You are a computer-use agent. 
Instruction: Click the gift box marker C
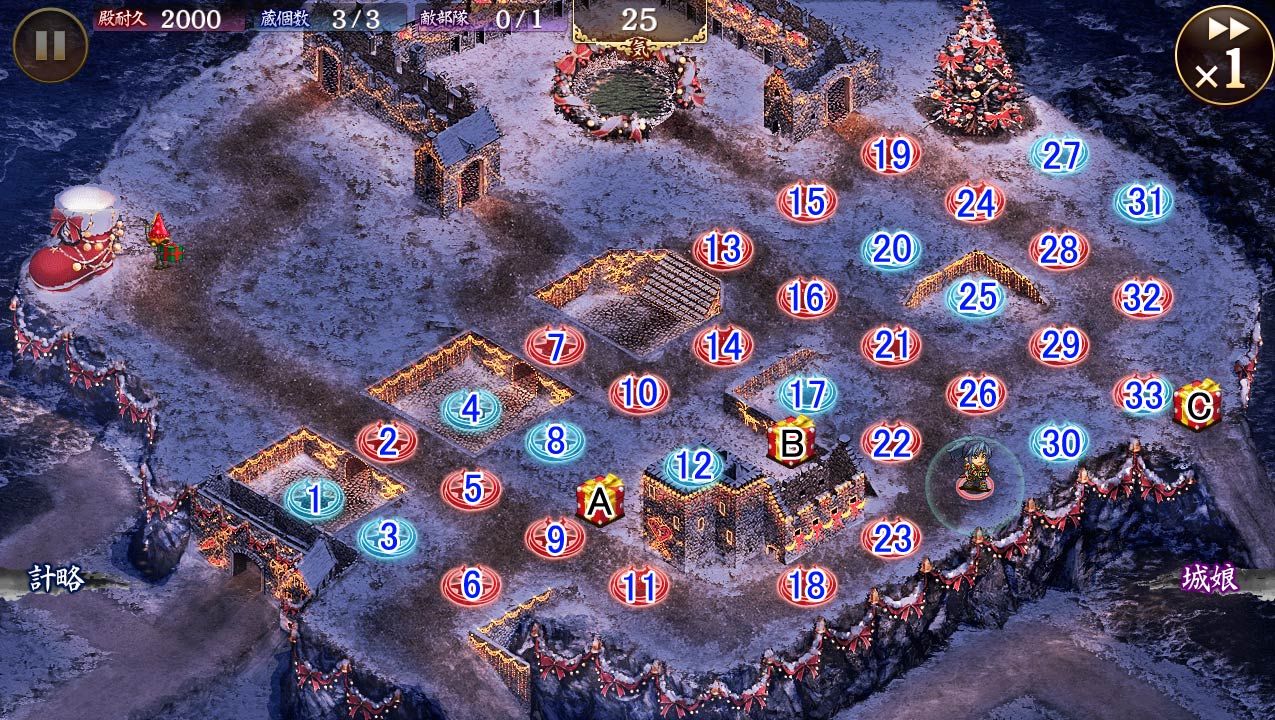click(x=1197, y=403)
